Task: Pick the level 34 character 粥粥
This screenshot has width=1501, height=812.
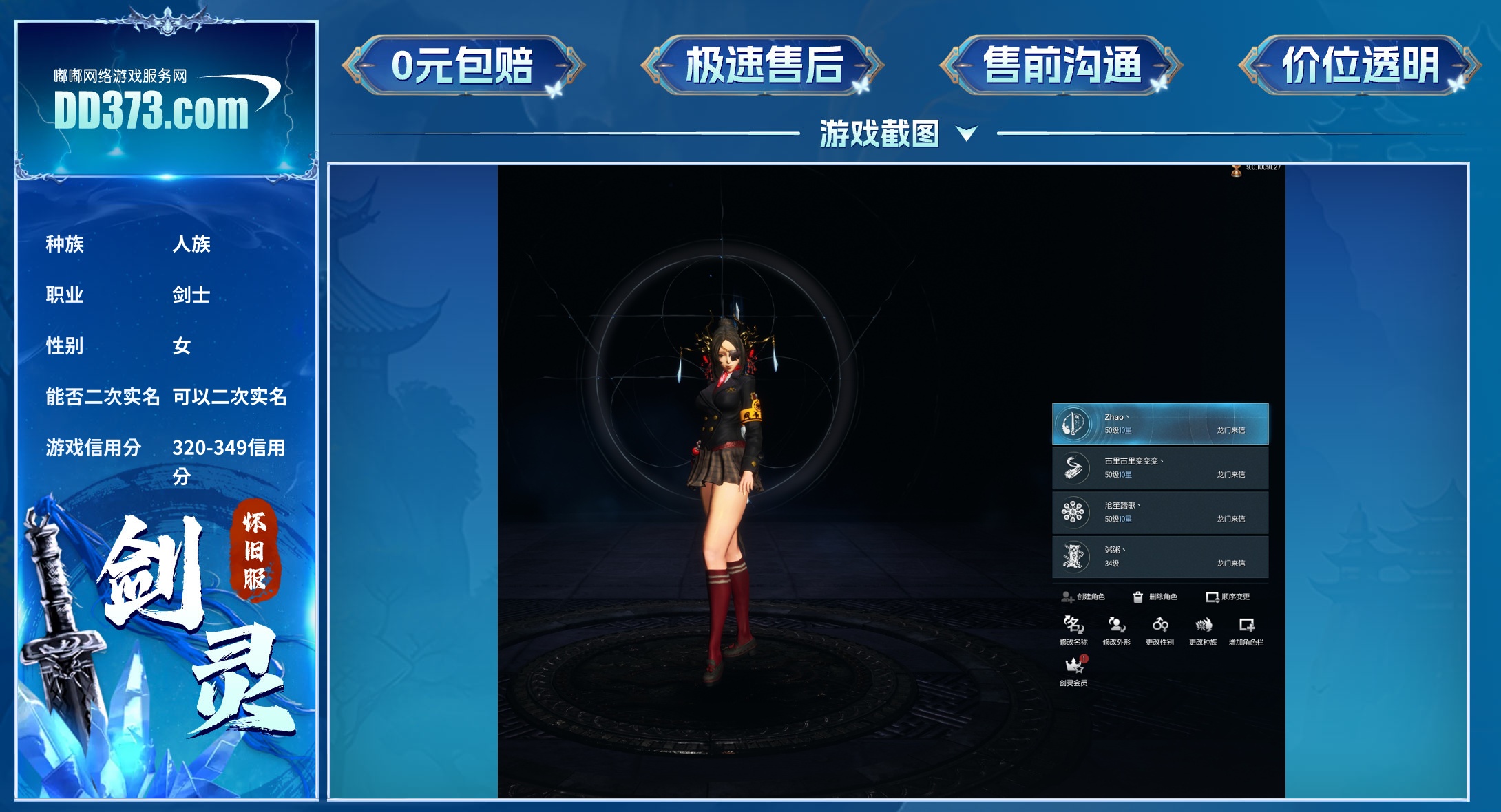Action: 1159,557
